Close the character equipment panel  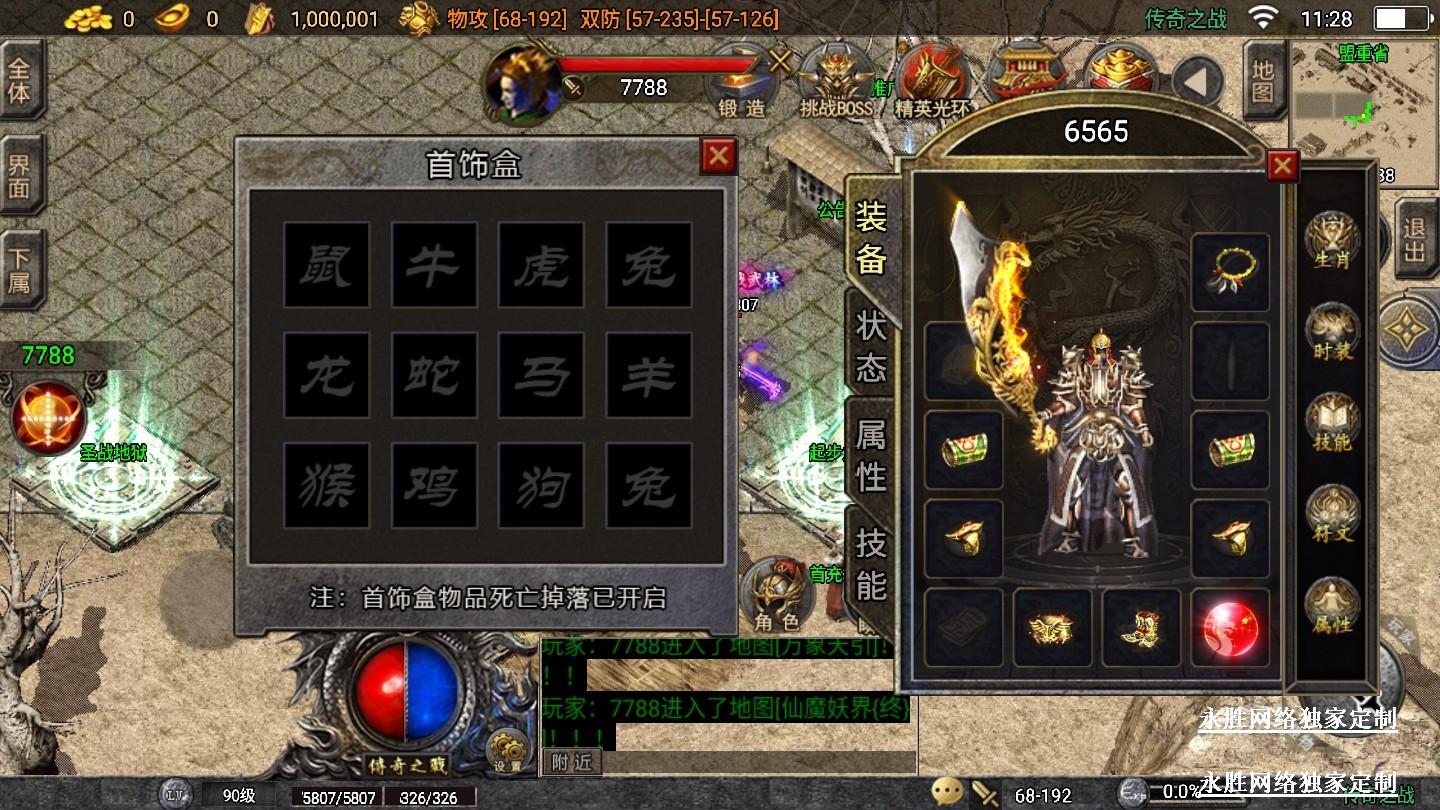1282,166
